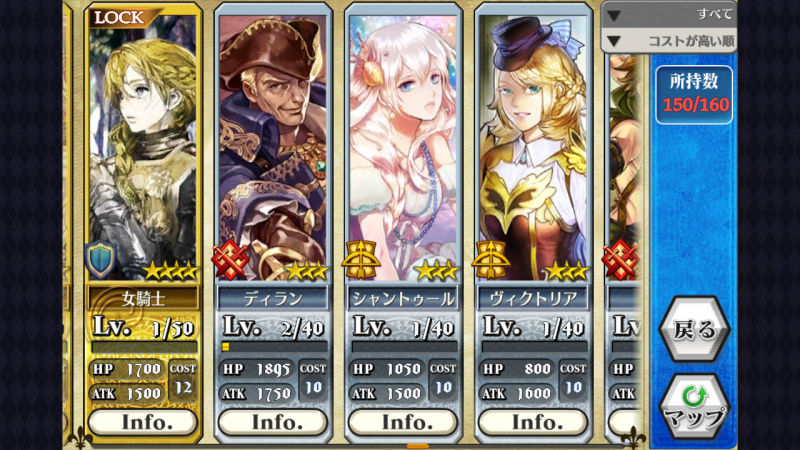This screenshot has width=800, height=450.
Task: Open the すべて filter dropdown
Action: click(670, 14)
